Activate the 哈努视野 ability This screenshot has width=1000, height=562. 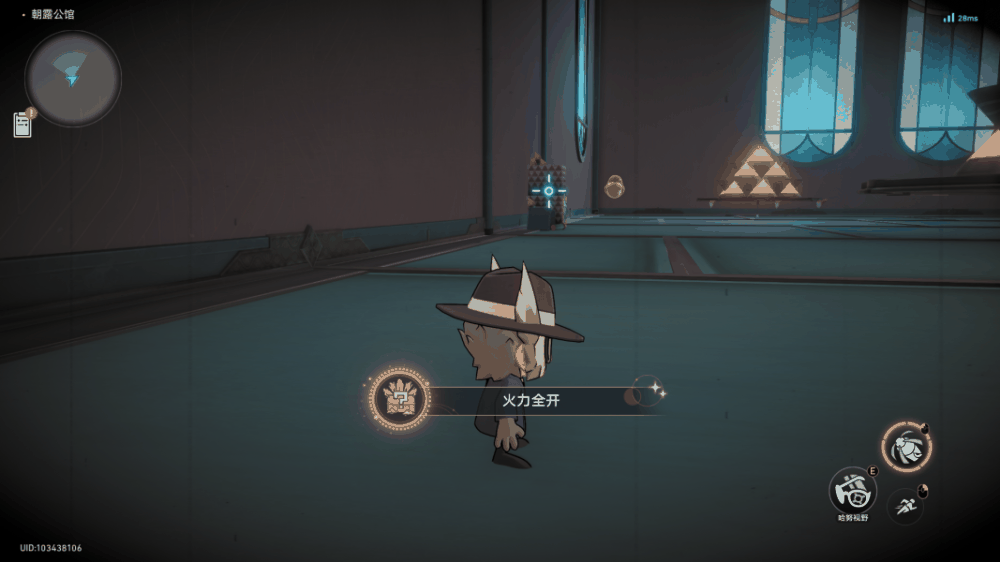click(x=853, y=491)
